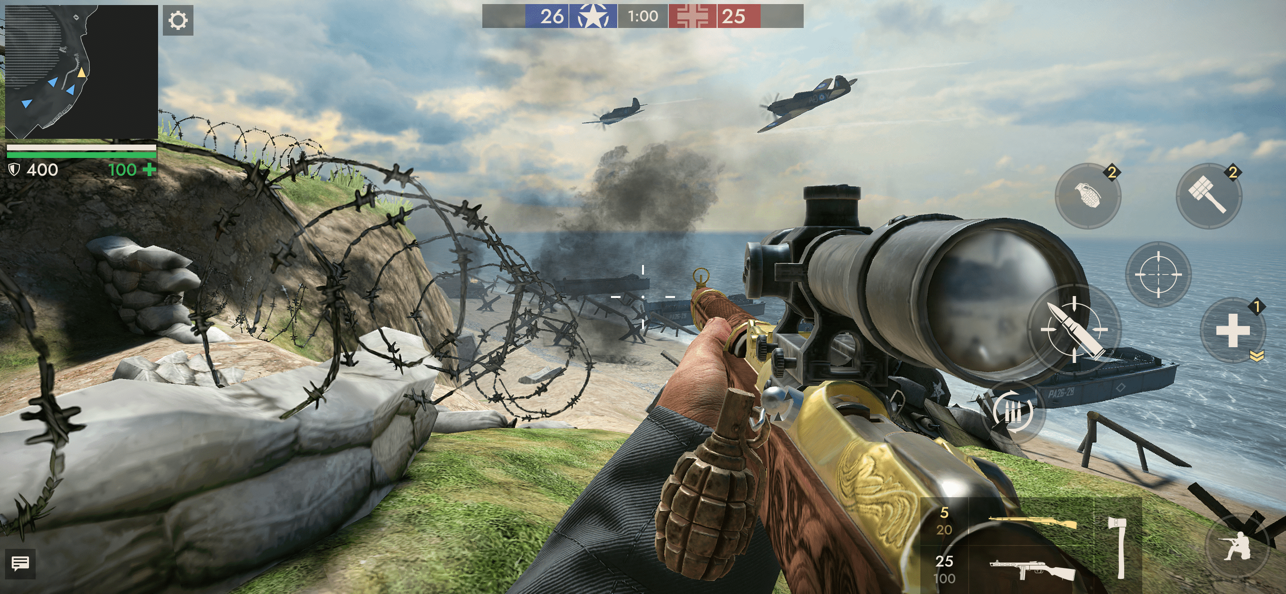
Task: Open the settings gear menu
Action: (178, 21)
